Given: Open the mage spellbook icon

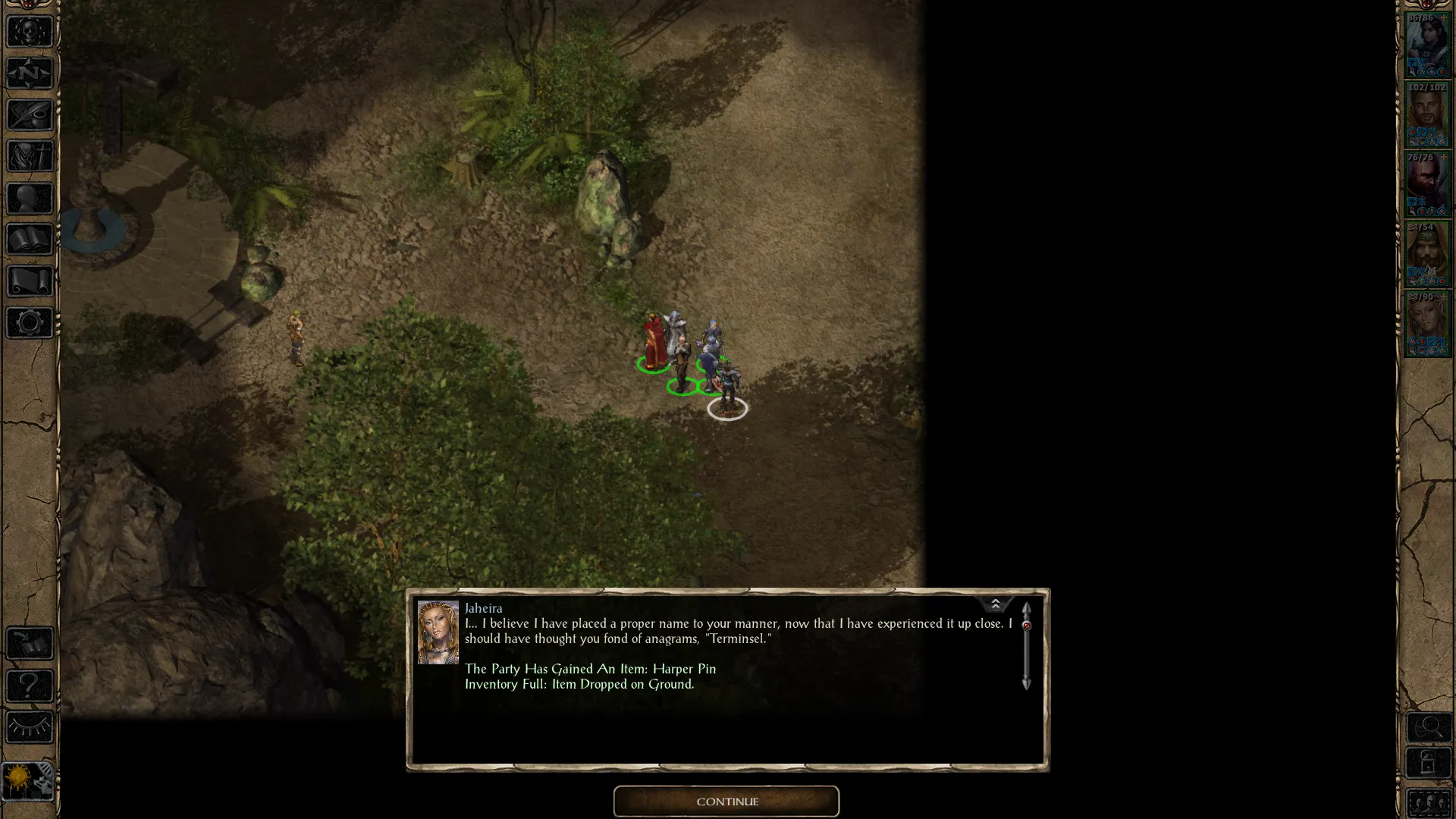Looking at the screenshot, I should tap(30, 240).
